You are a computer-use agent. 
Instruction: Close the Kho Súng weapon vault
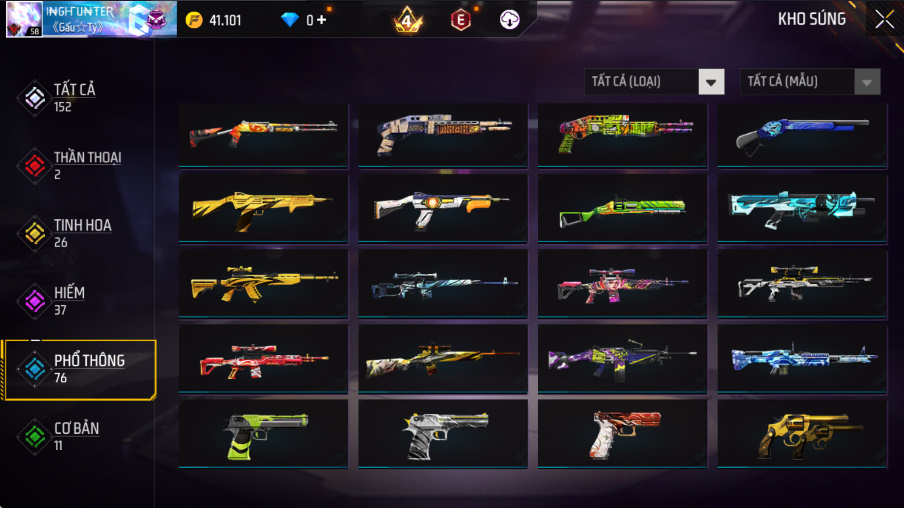pyautogui.click(x=884, y=19)
